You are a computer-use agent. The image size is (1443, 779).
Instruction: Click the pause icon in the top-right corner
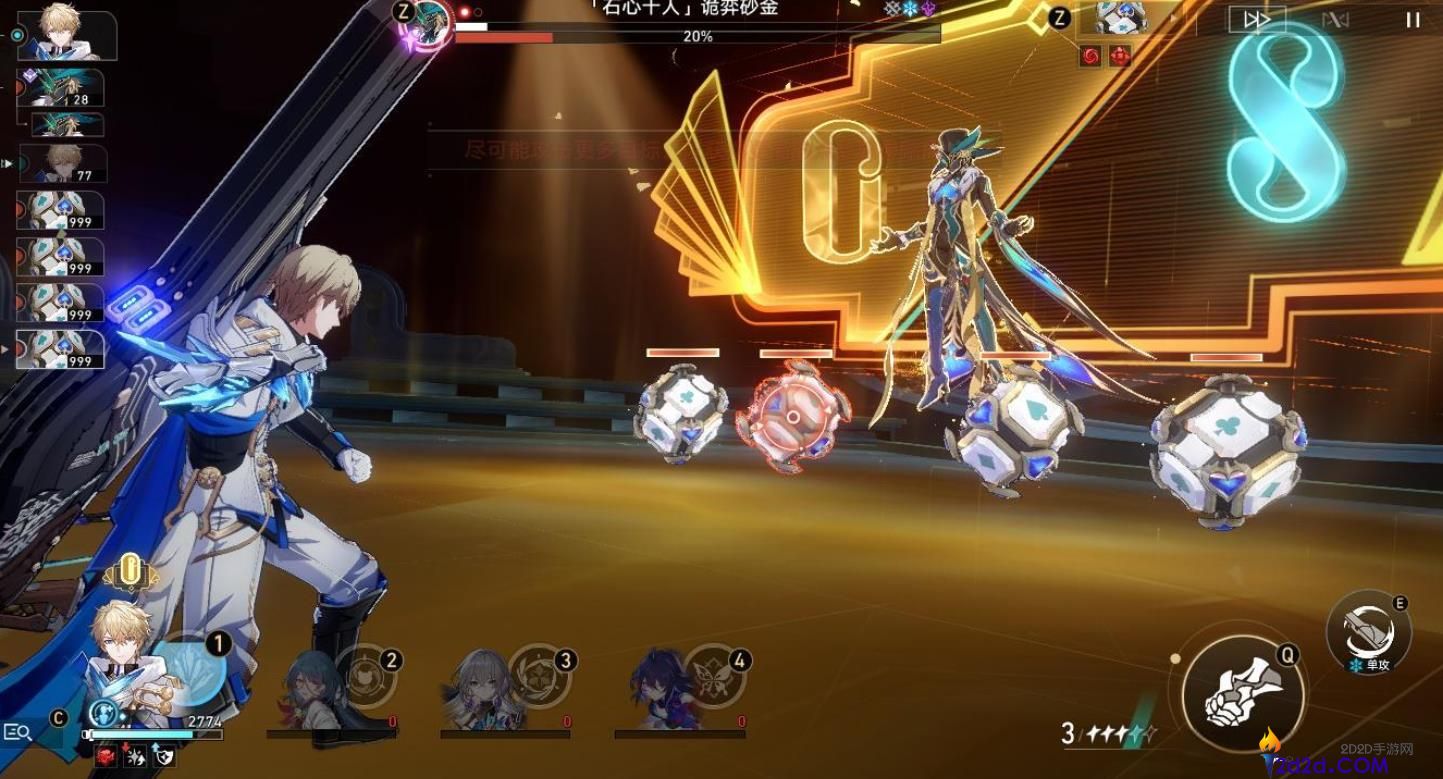click(1414, 19)
